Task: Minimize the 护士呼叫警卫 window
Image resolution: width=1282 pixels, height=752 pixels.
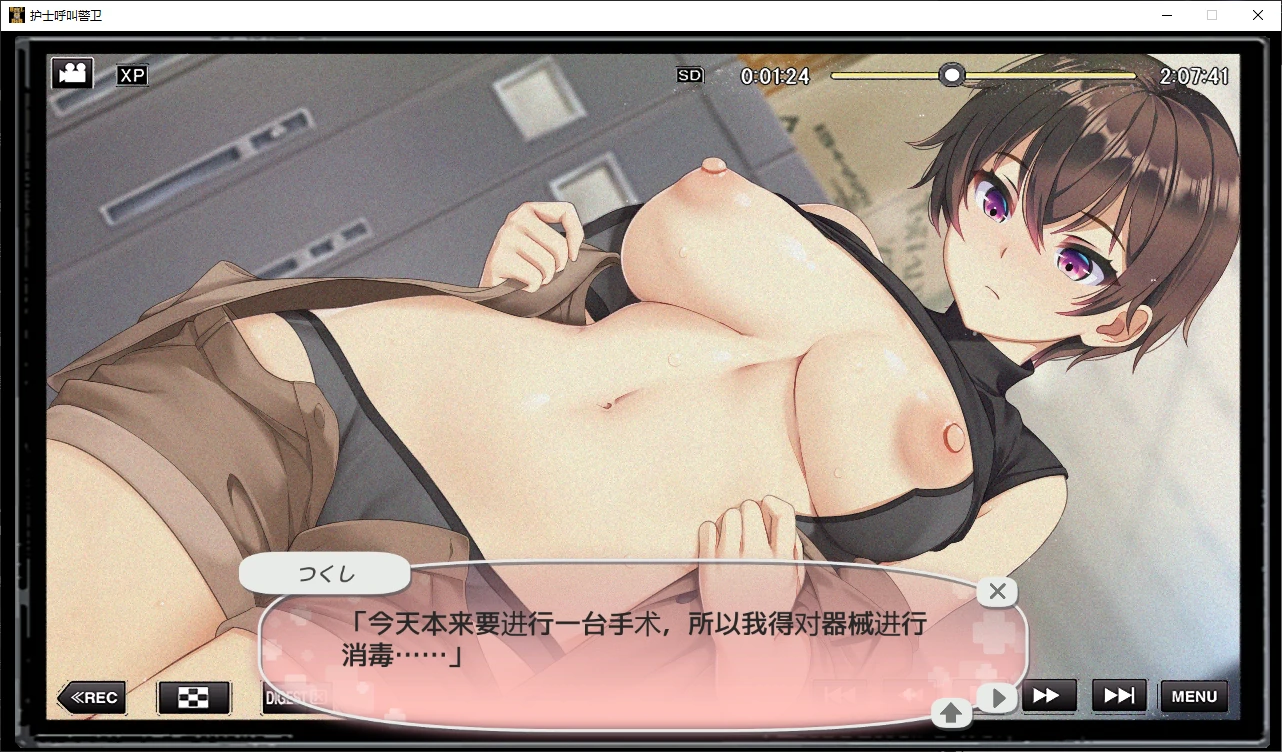Action: pyautogui.click(x=1166, y=15)
